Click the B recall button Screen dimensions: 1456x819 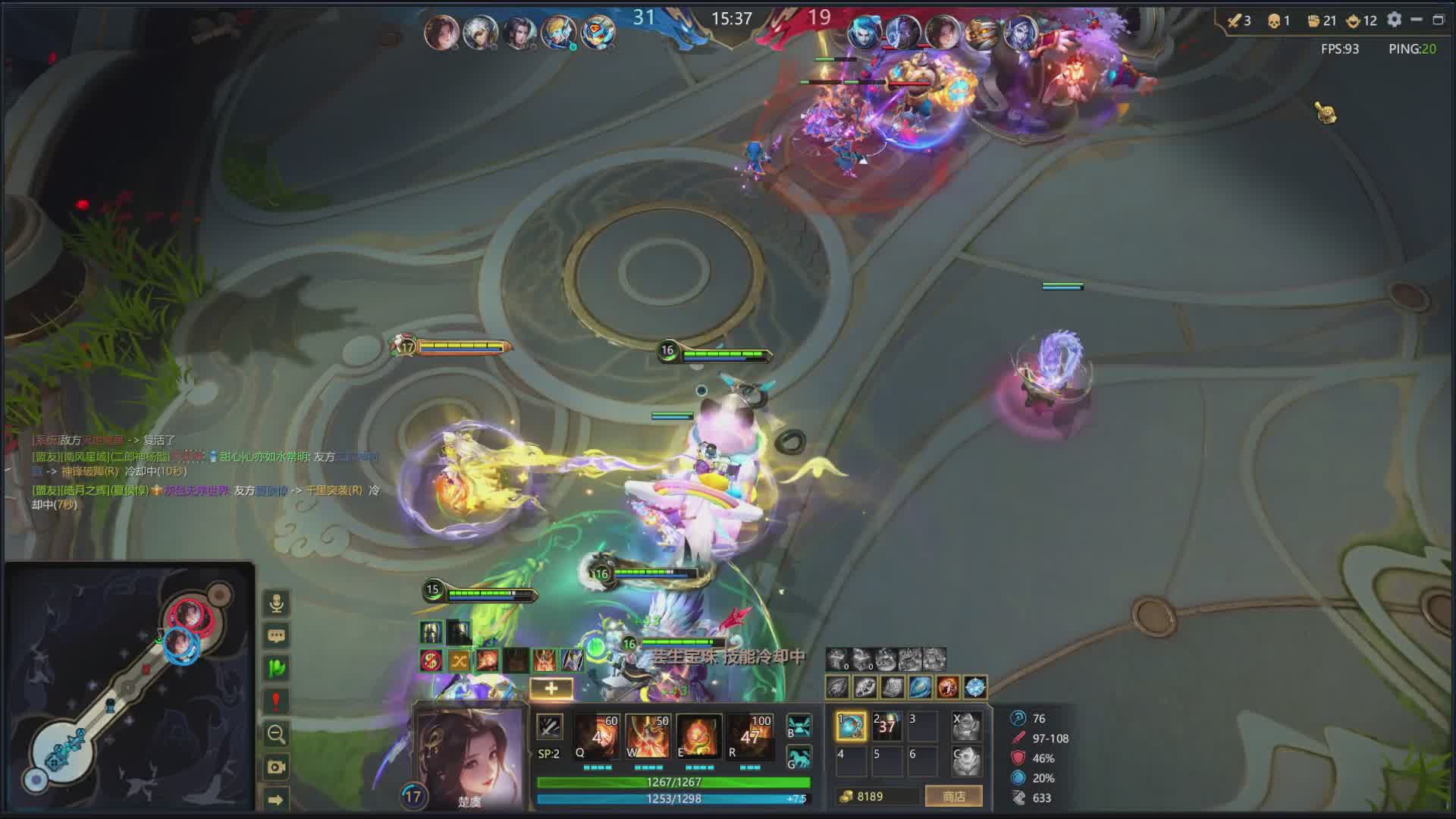tap(799, 725)
